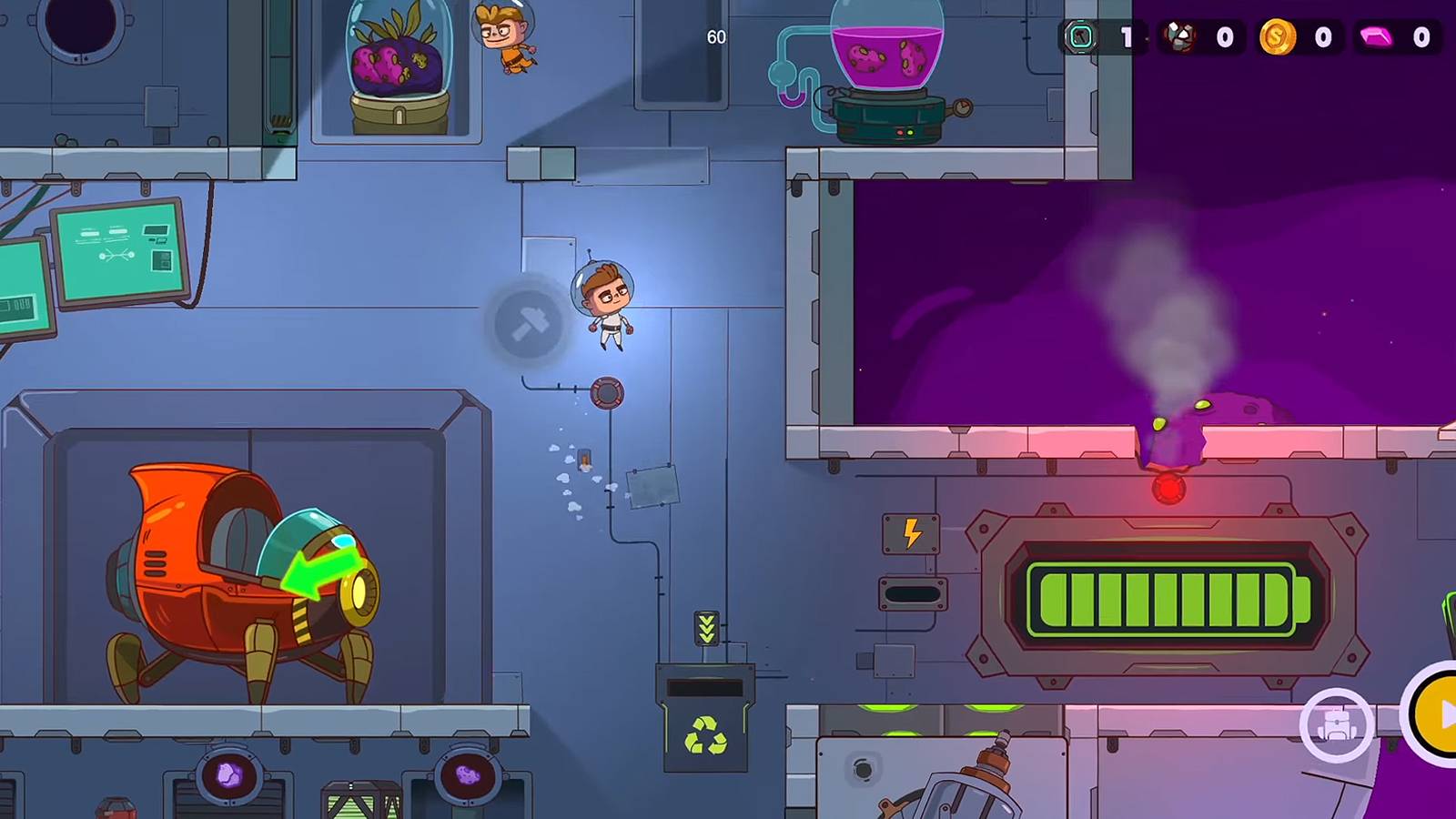1456x819 pixels.
Task: Click the triple down-arrow signal panel
Action: point(704,627)
